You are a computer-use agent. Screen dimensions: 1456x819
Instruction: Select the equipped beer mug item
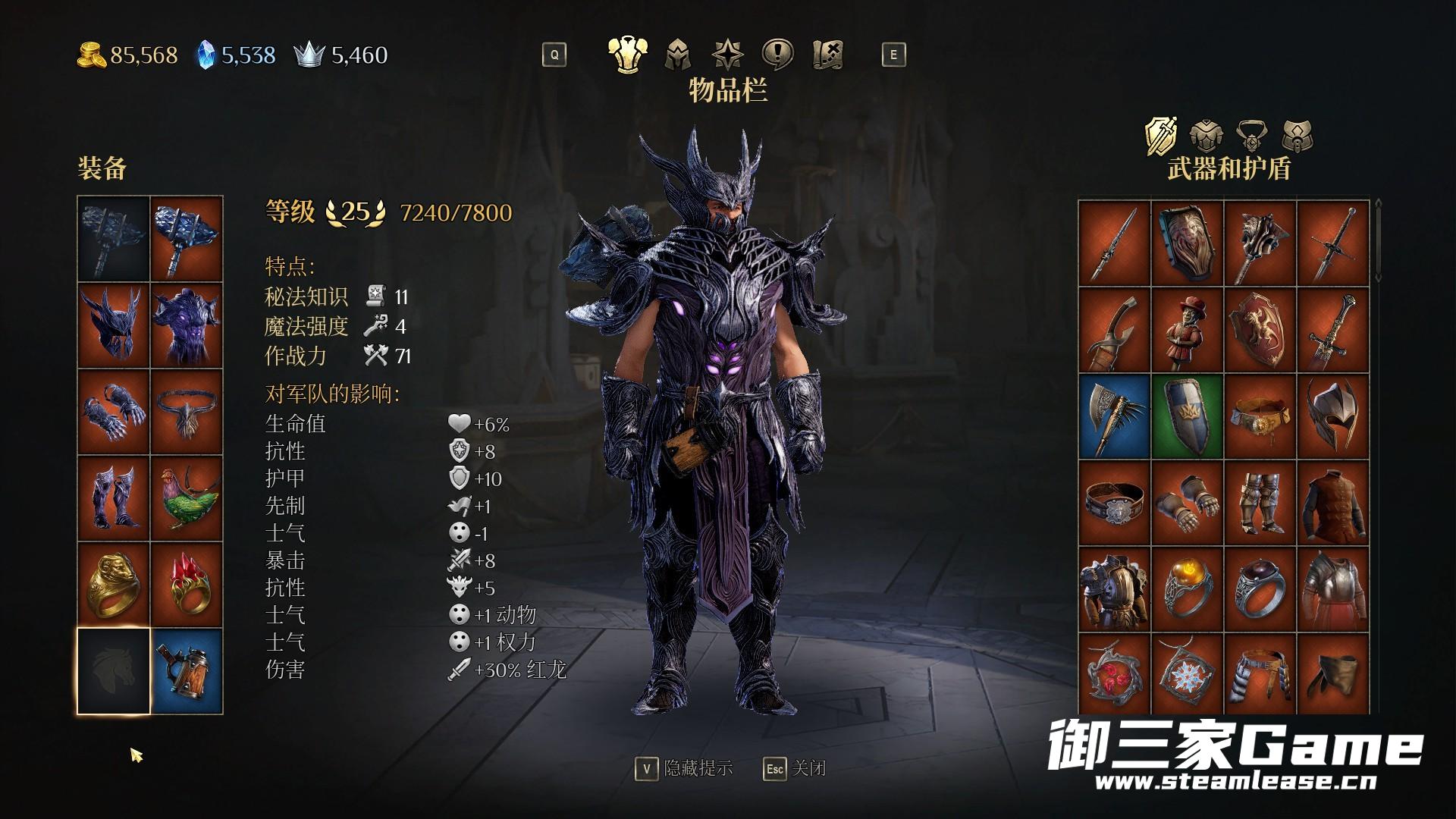187,671
